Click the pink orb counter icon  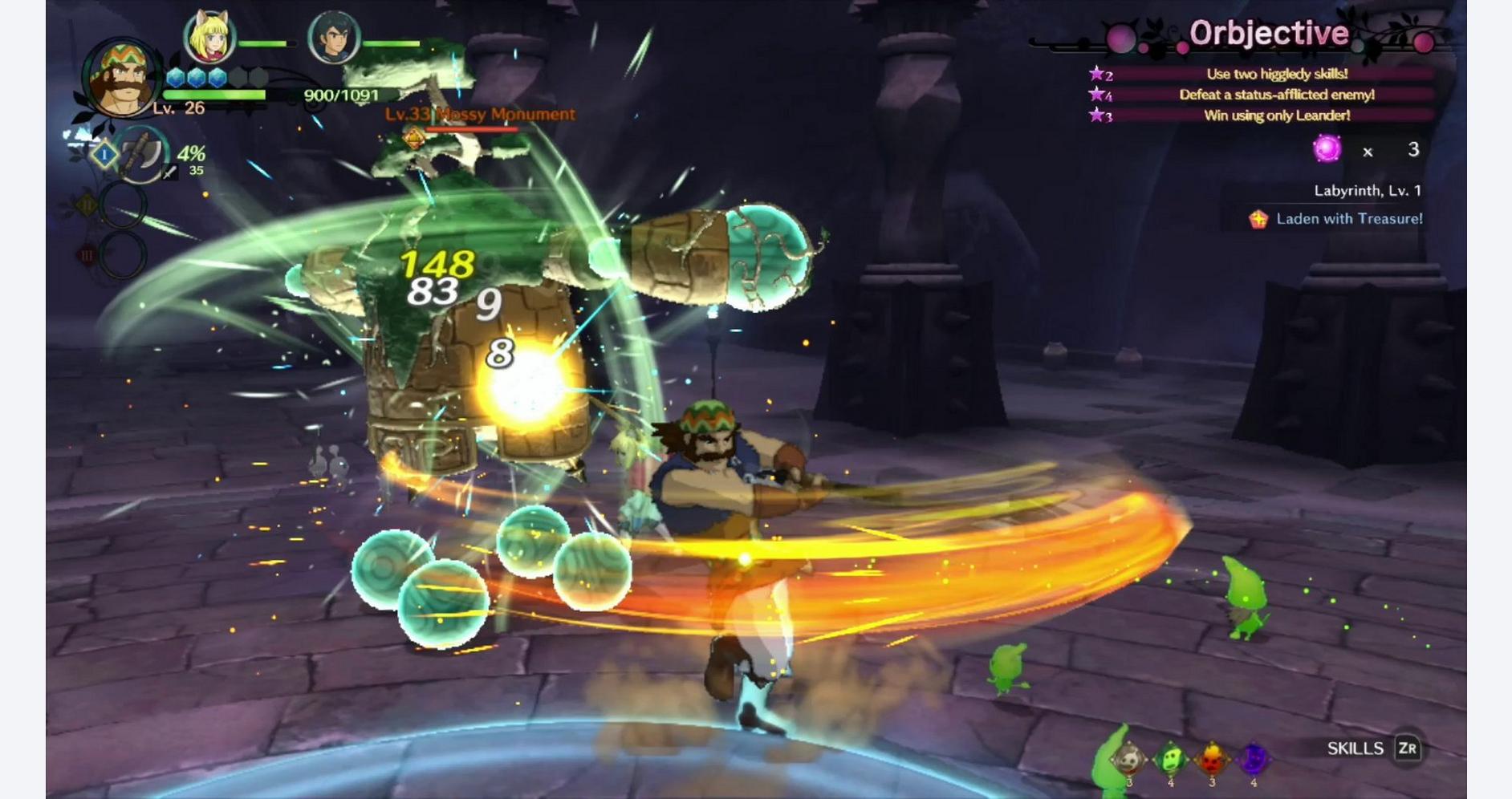pyautogui.click(x=1327, y=148)
